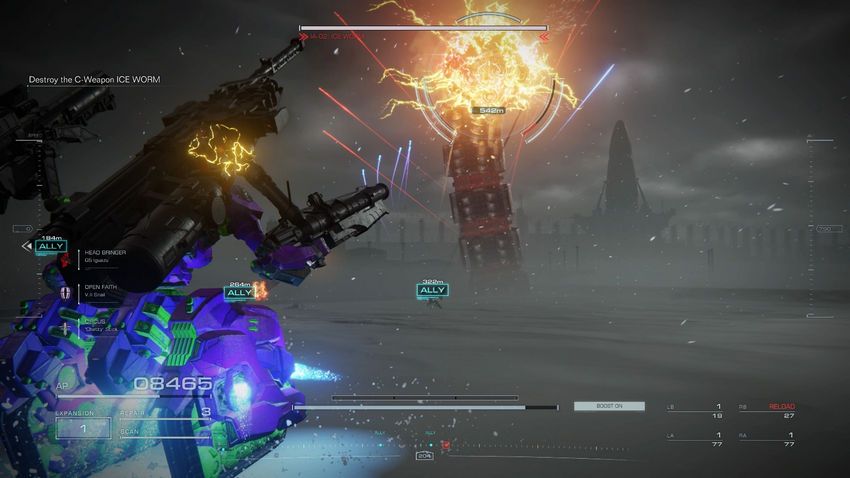Select the HEAD BRINGER ally entry
The image size is (850, 478).
click(x=104, y=256)
